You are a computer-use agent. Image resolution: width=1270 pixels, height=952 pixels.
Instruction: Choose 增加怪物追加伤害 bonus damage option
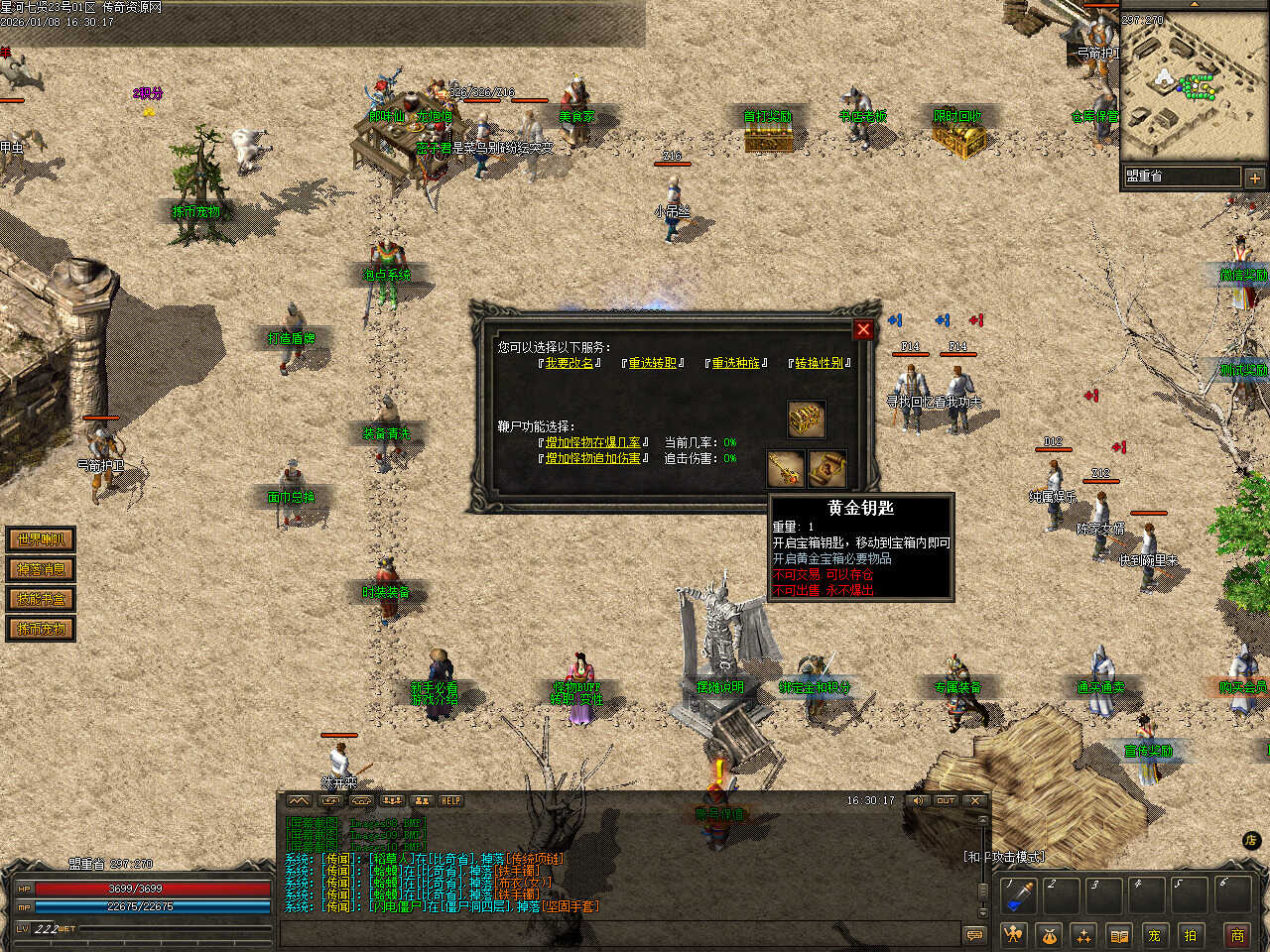592,458
